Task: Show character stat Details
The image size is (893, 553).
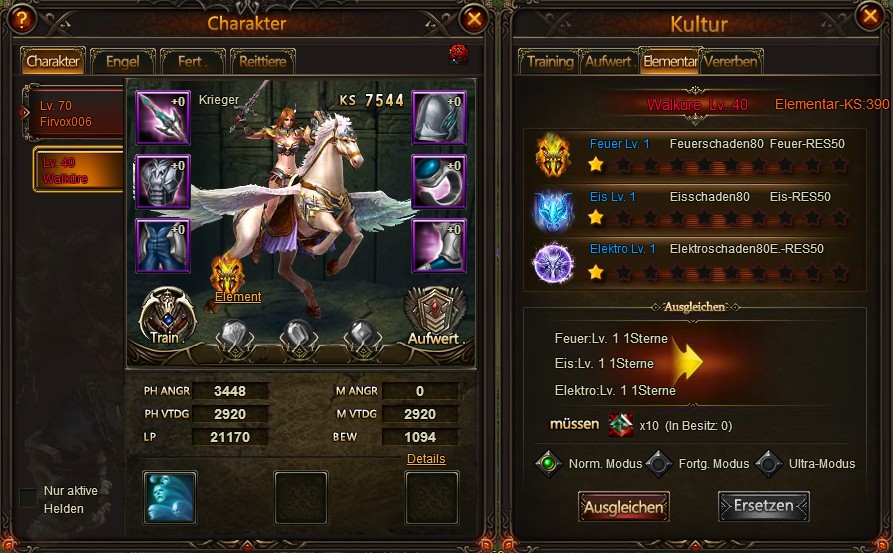Action: (426, 459)
